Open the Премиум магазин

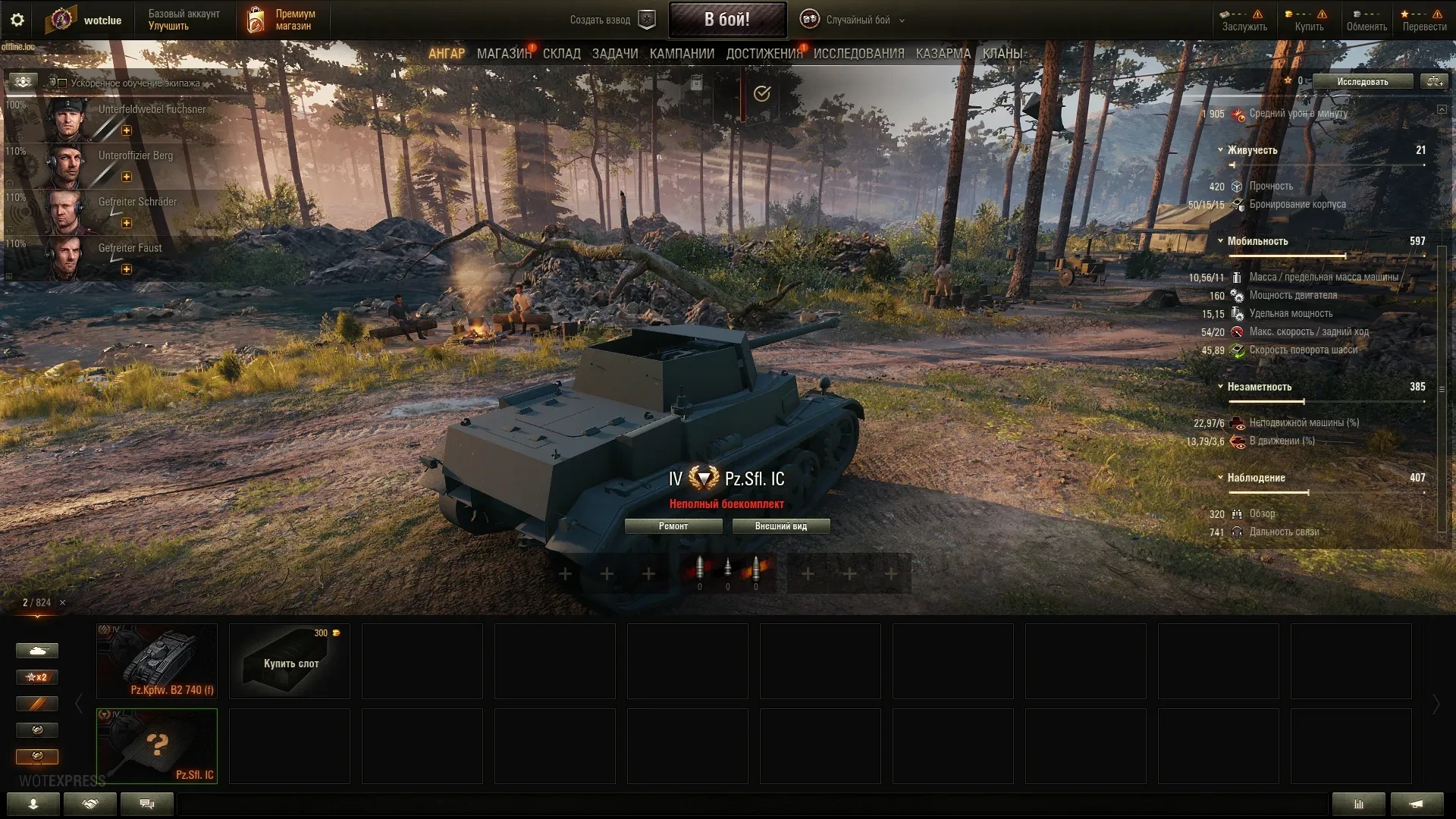(x=282, y=20)
